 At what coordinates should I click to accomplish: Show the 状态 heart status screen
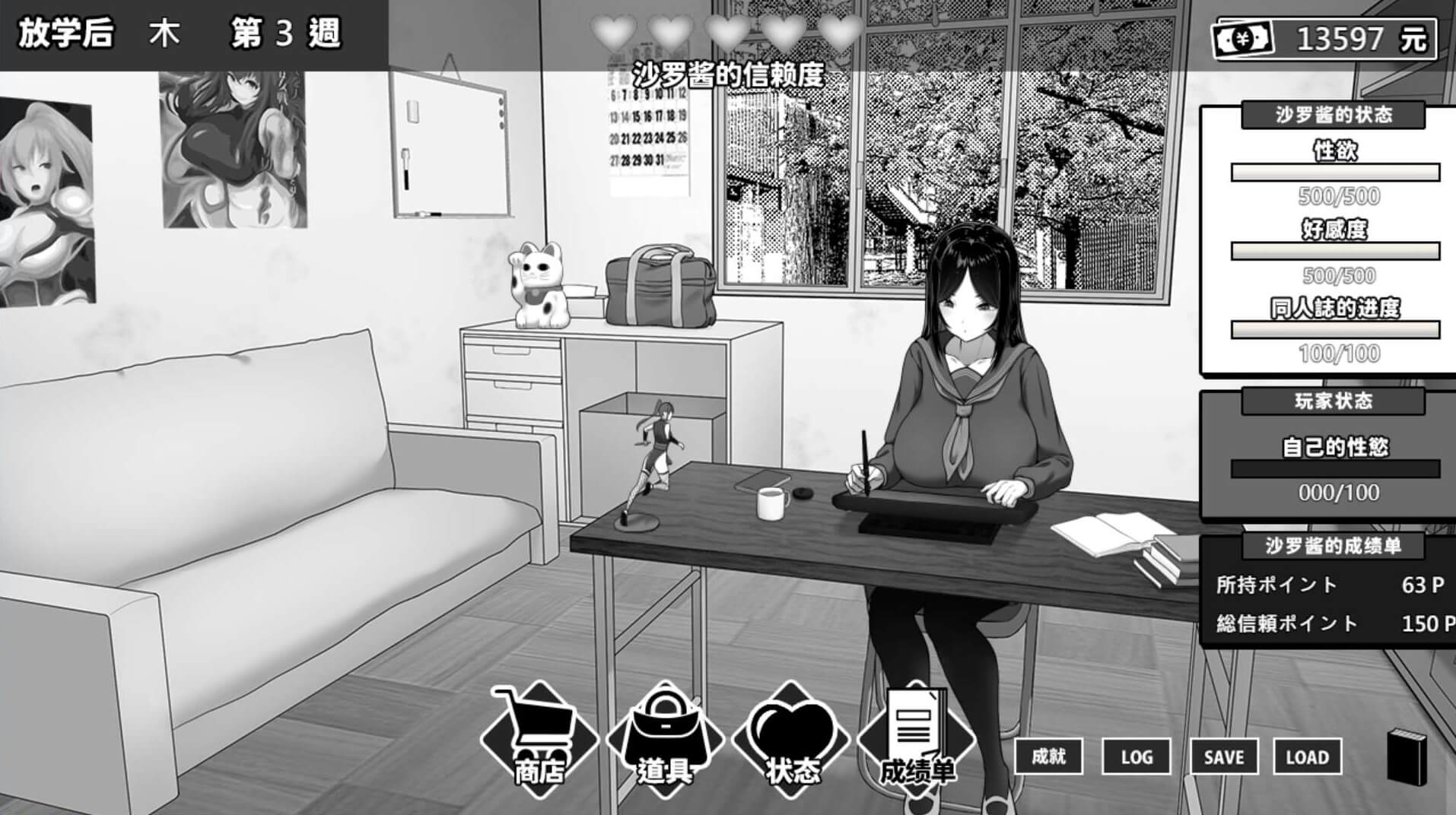[790, 737]
